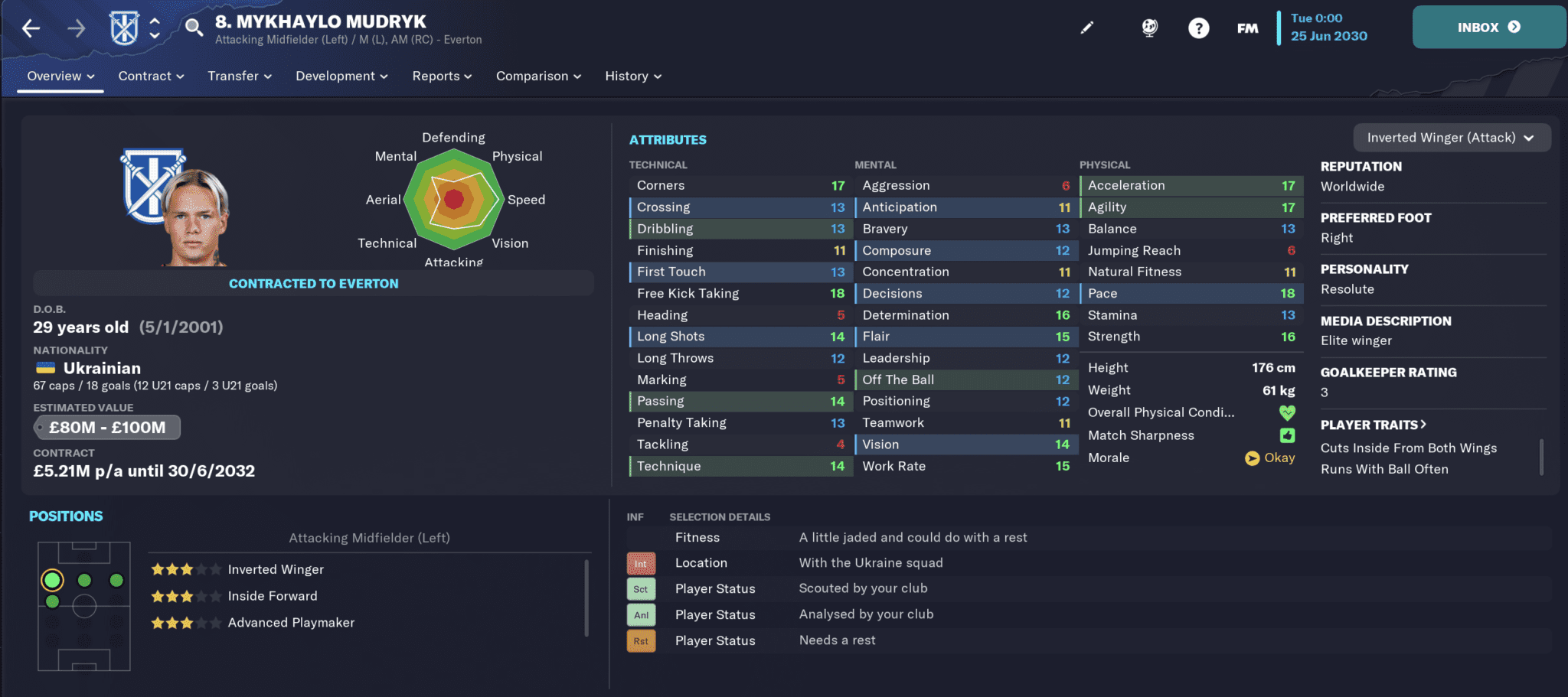The image size is (1568, 697).
Task: Open the help question mark icon
Action: [x=1198, y=28]
